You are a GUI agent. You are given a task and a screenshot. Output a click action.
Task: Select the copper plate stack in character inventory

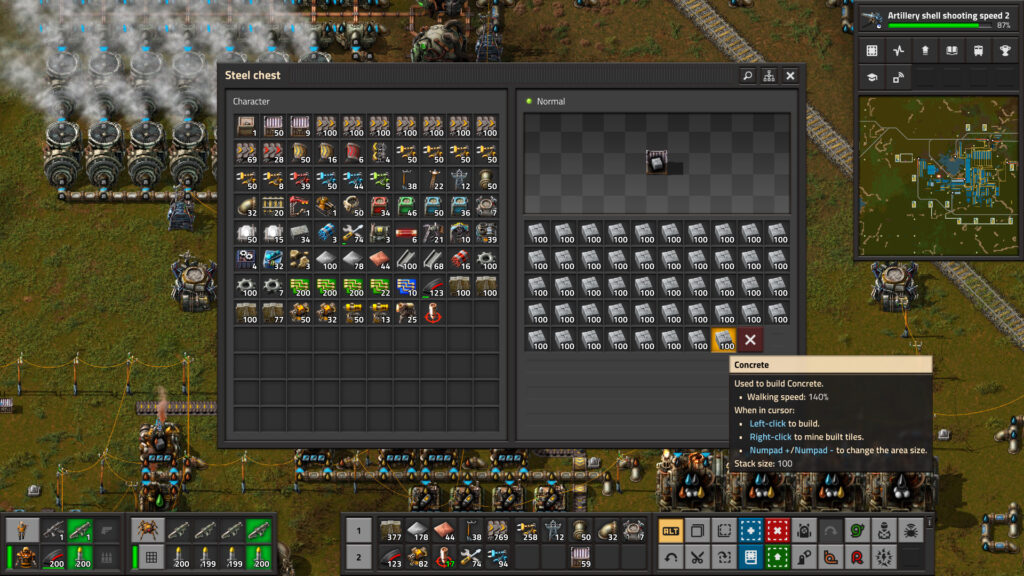[x=379, y=260]
